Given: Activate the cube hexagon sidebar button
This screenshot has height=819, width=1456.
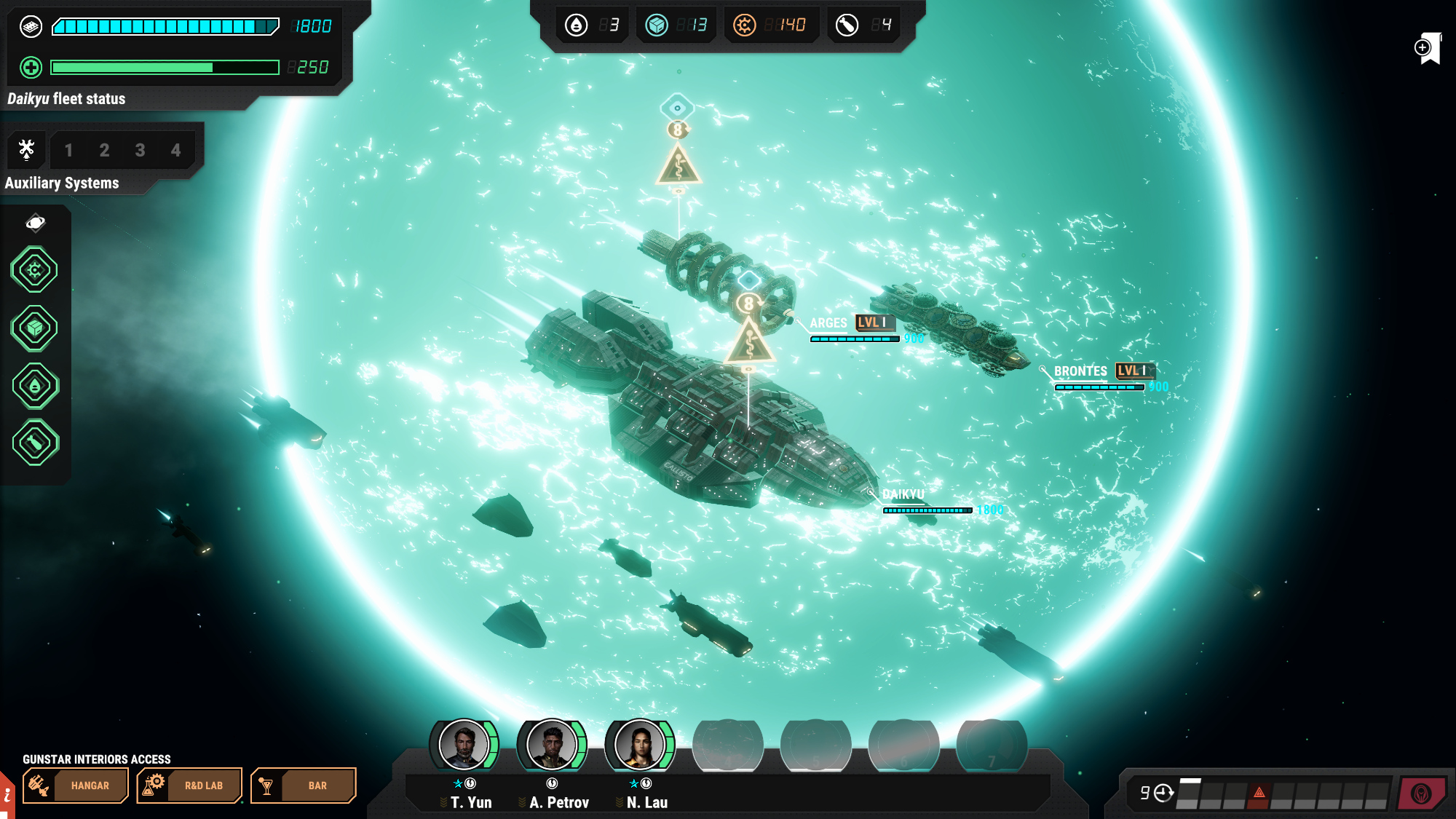Looking at the screenshot, I should [35, 328].
